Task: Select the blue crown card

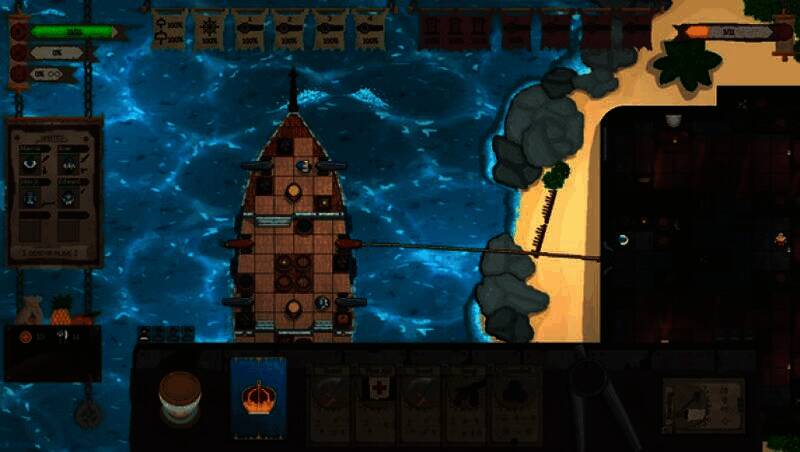Action: (x=259, y=396)
